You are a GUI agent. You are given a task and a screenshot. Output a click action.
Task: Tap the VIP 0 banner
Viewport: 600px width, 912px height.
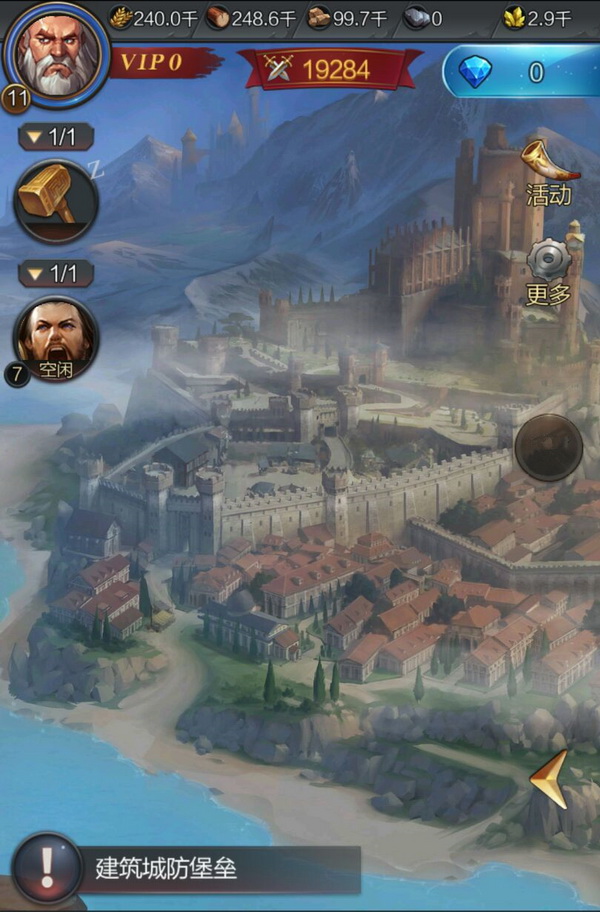pos(160,63)
